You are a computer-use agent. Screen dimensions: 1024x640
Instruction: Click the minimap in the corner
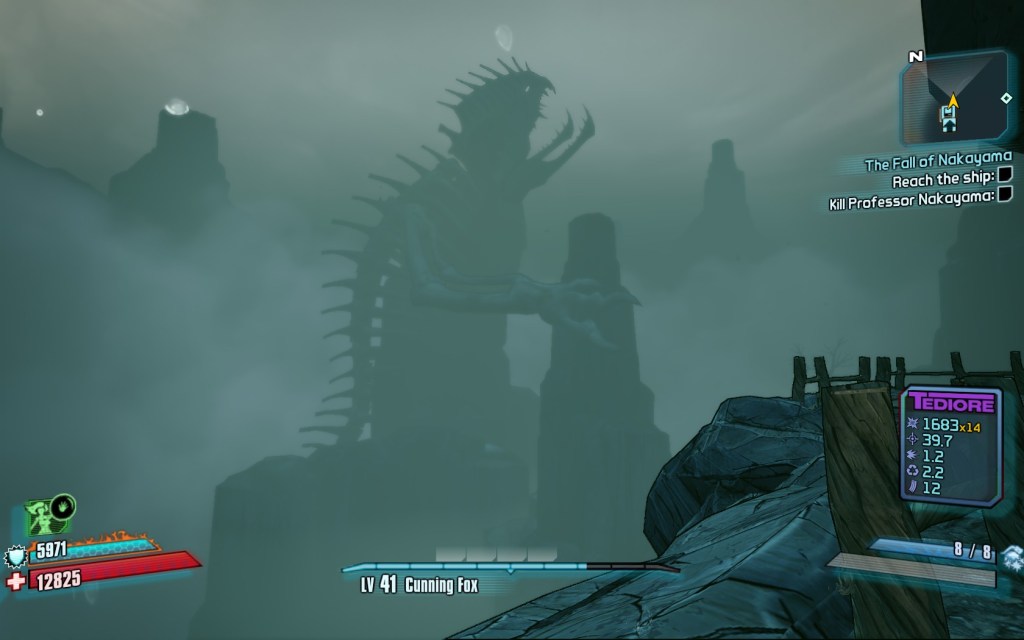coord(955,98)
